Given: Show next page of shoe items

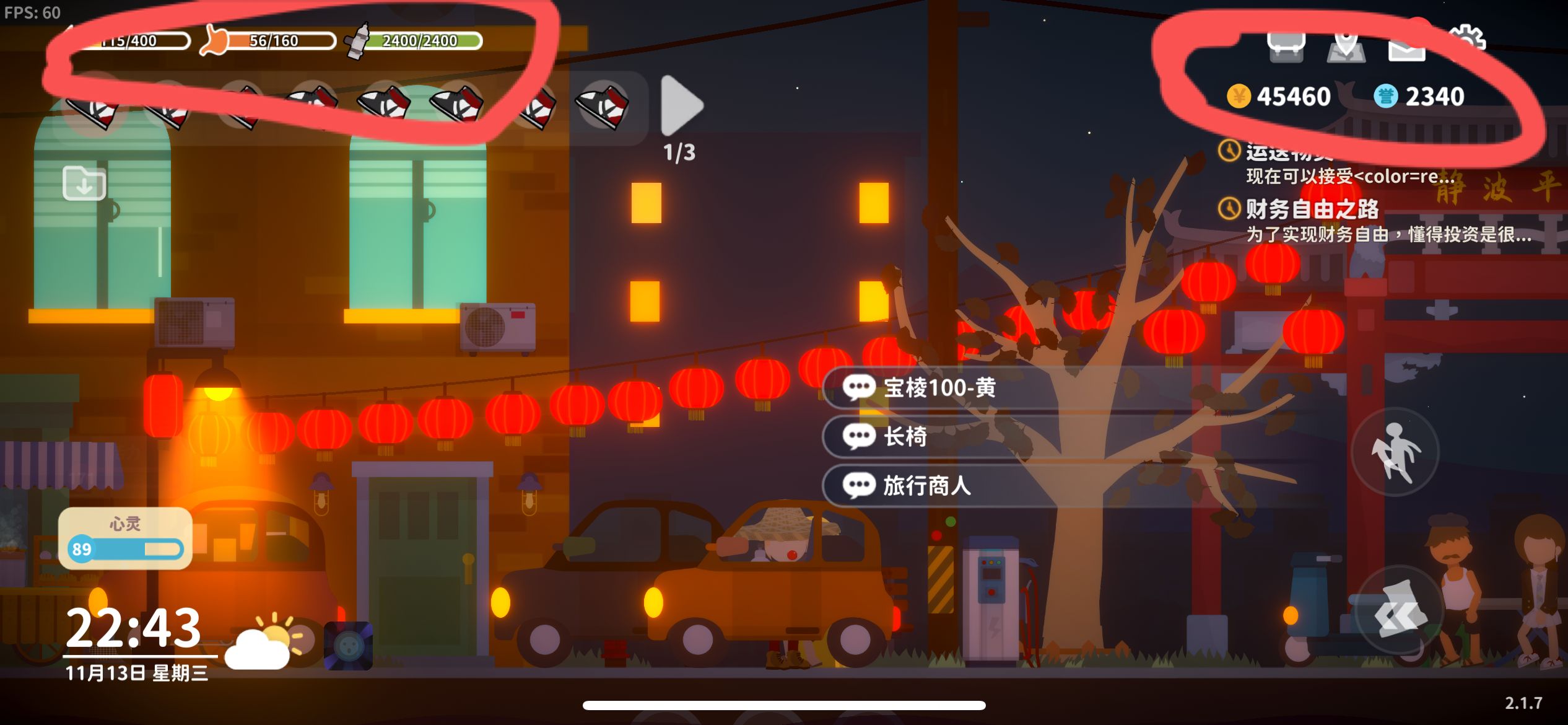Looking at the screenshot, I should (681, 105).
